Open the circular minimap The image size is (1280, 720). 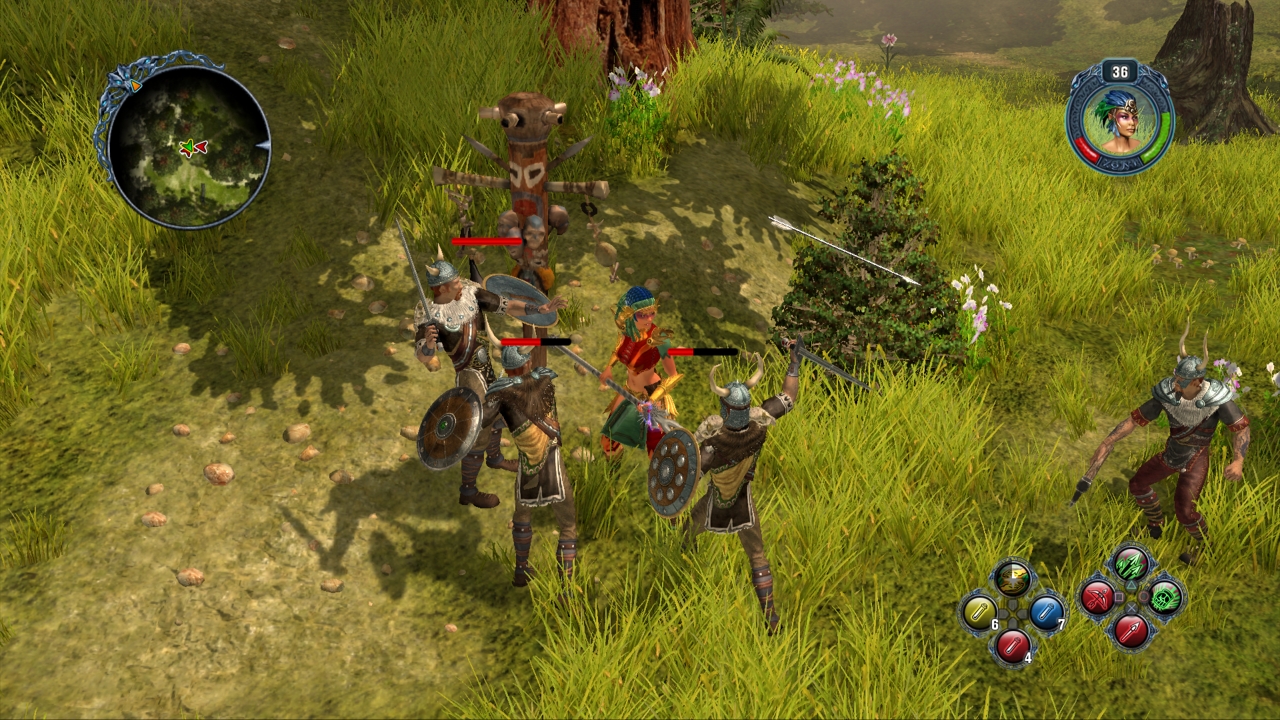[x=188, y=147]
